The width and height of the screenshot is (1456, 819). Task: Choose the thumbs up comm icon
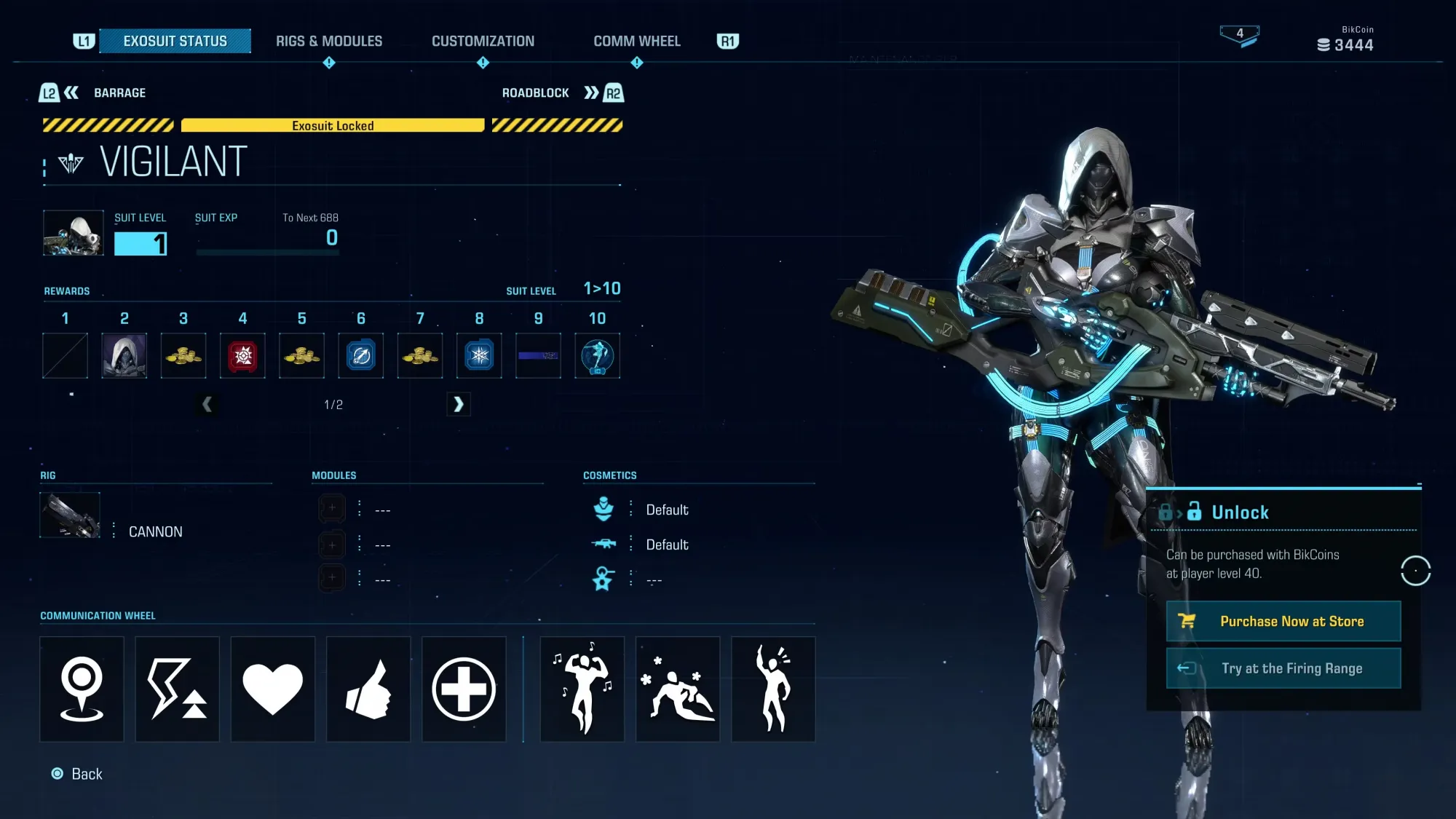368,689
